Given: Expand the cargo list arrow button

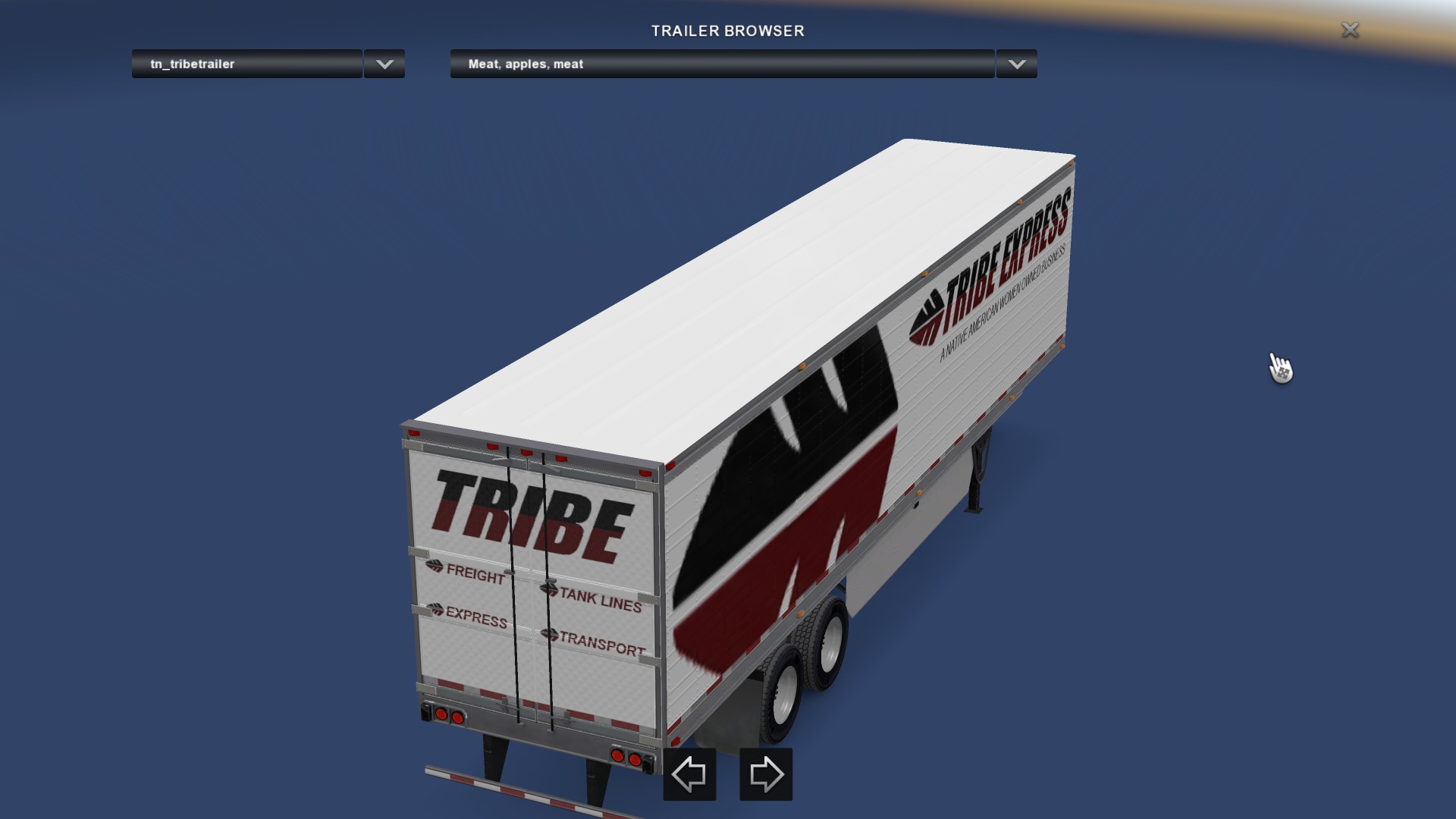Looking at the screenshot, I should [1017, 64].
